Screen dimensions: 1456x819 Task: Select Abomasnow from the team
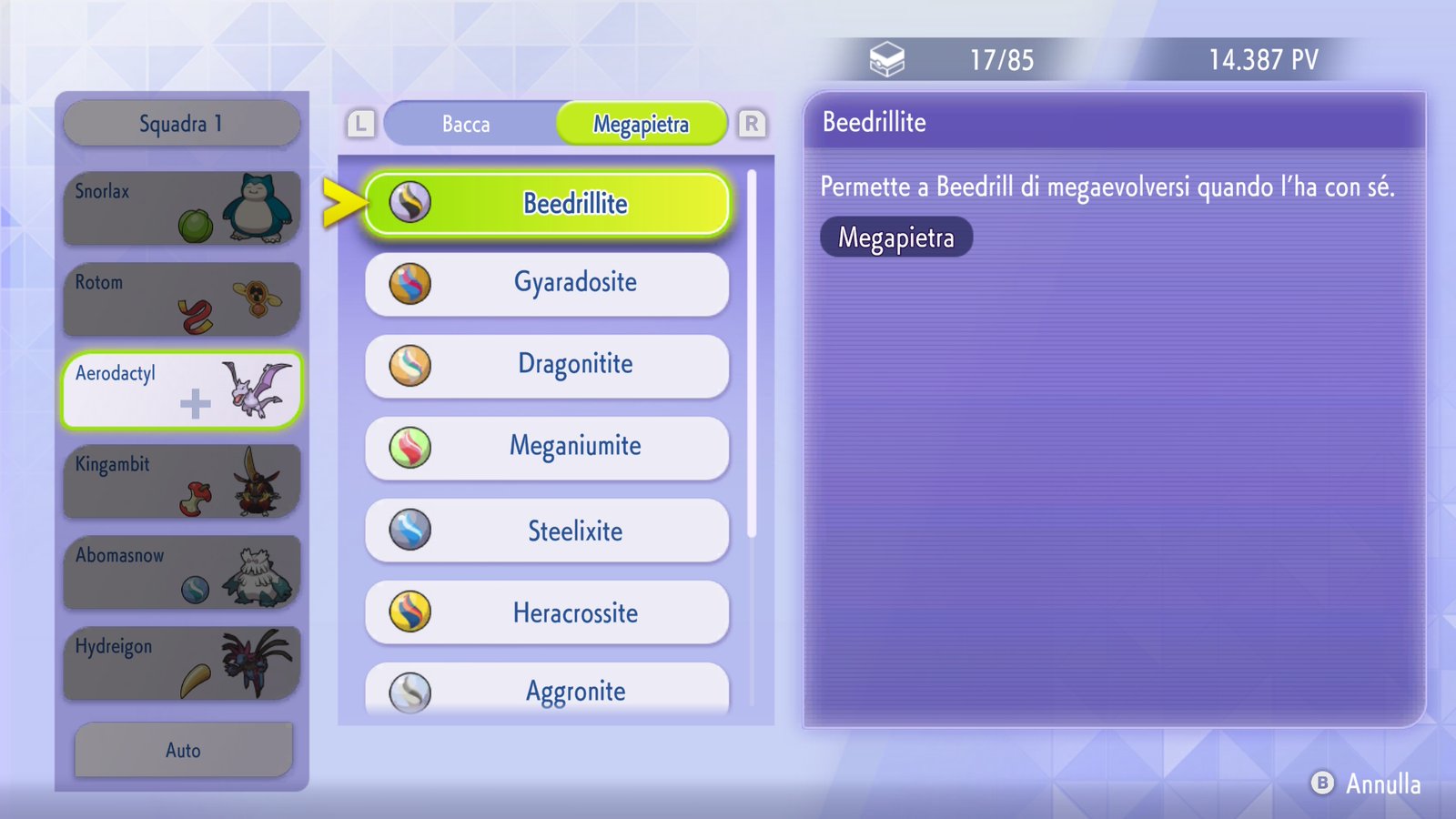tap(182, 572)
